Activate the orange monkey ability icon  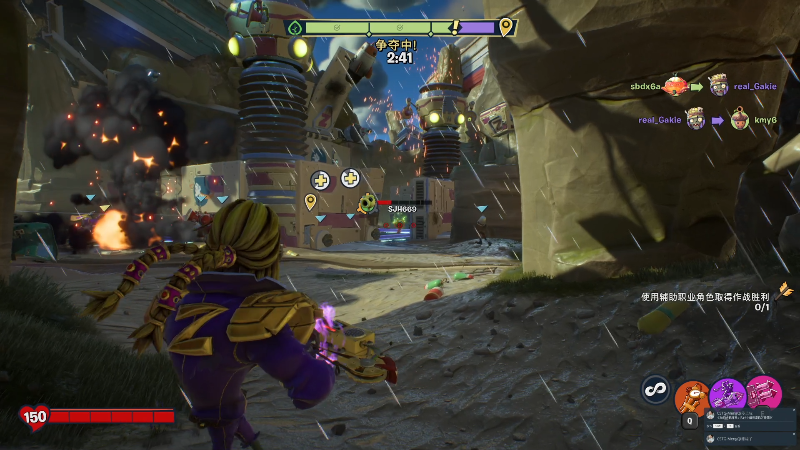click(691, 396)
